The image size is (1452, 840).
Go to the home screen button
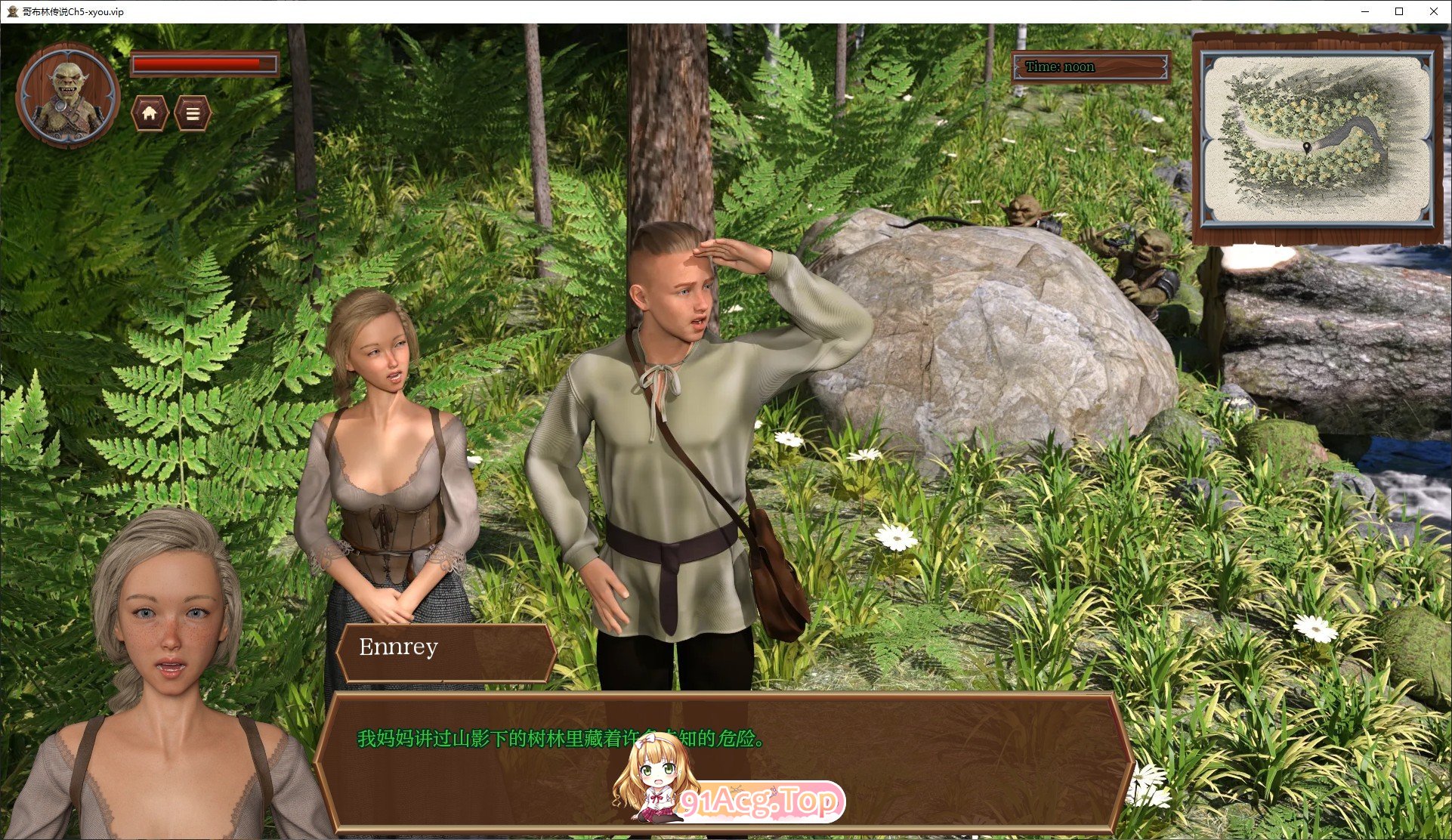tap(150, 114)
